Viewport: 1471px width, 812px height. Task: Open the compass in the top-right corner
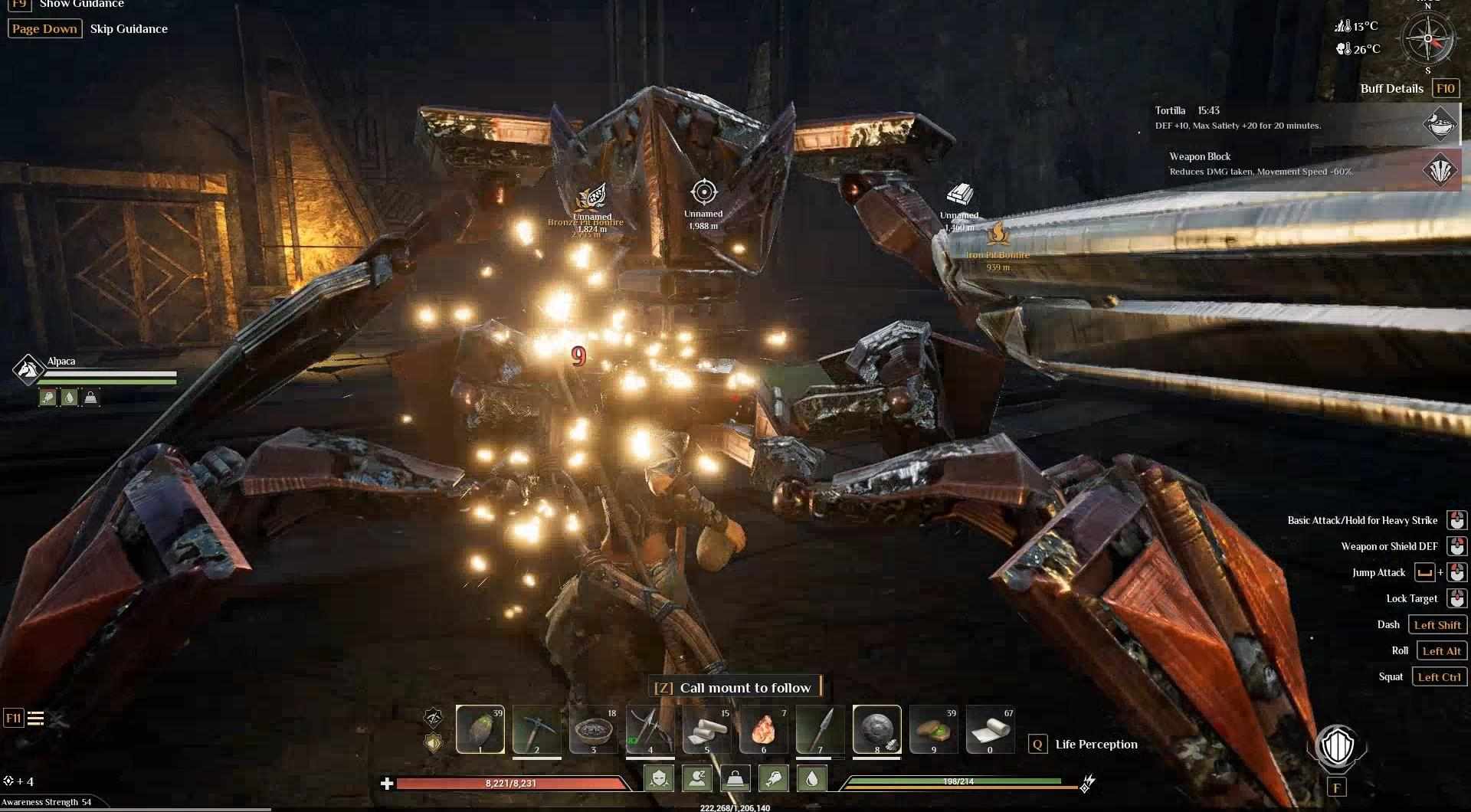click(1427, 38)
